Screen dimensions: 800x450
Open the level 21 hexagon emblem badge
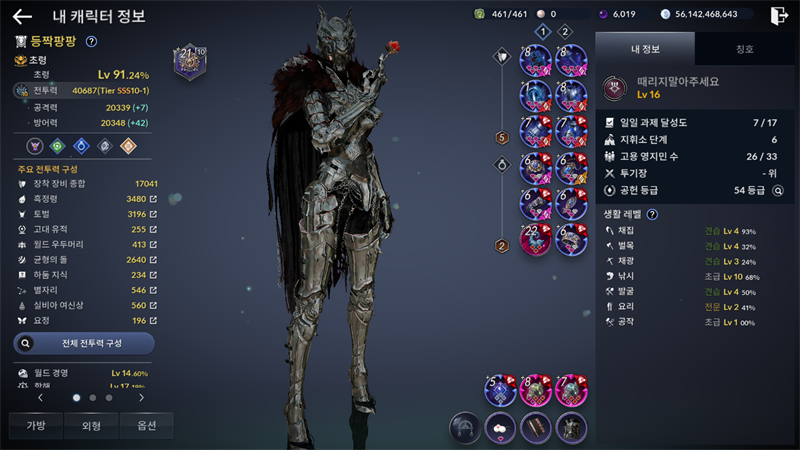pos(189,62)
